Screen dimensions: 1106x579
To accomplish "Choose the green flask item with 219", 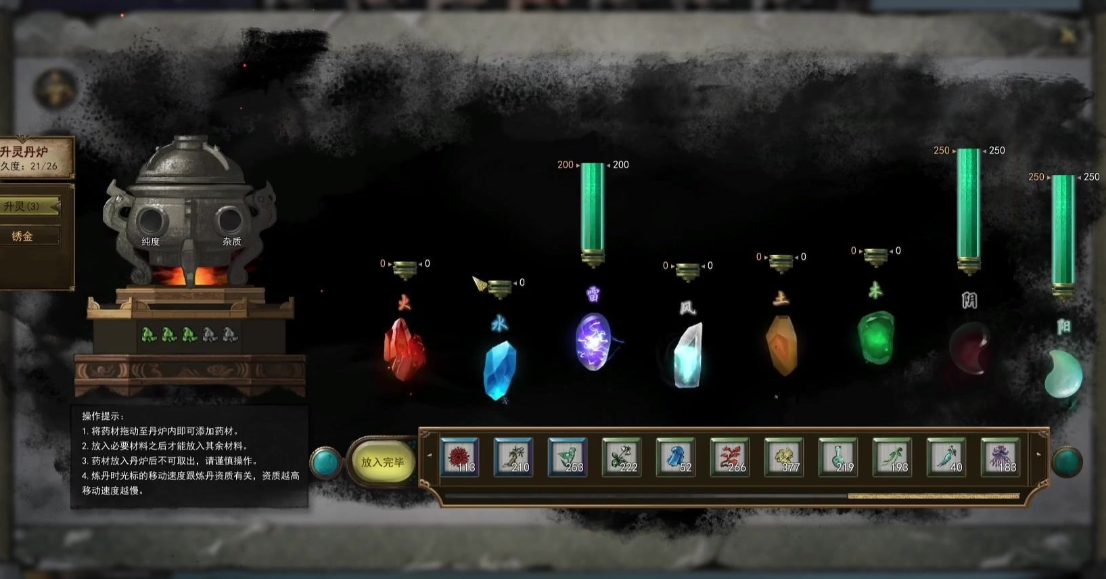I will click(837, 457).
